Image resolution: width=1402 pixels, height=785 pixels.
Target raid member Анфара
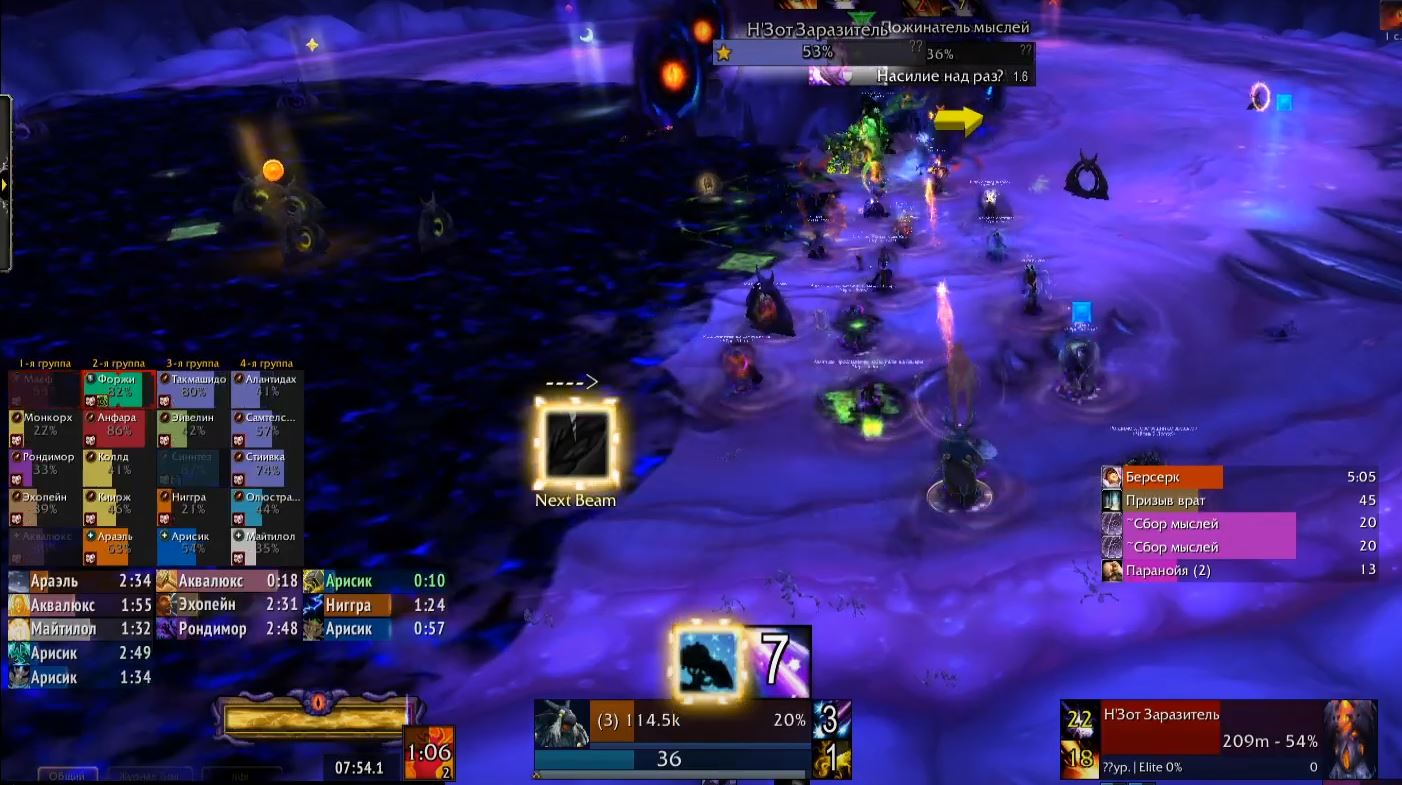[119, 427]
